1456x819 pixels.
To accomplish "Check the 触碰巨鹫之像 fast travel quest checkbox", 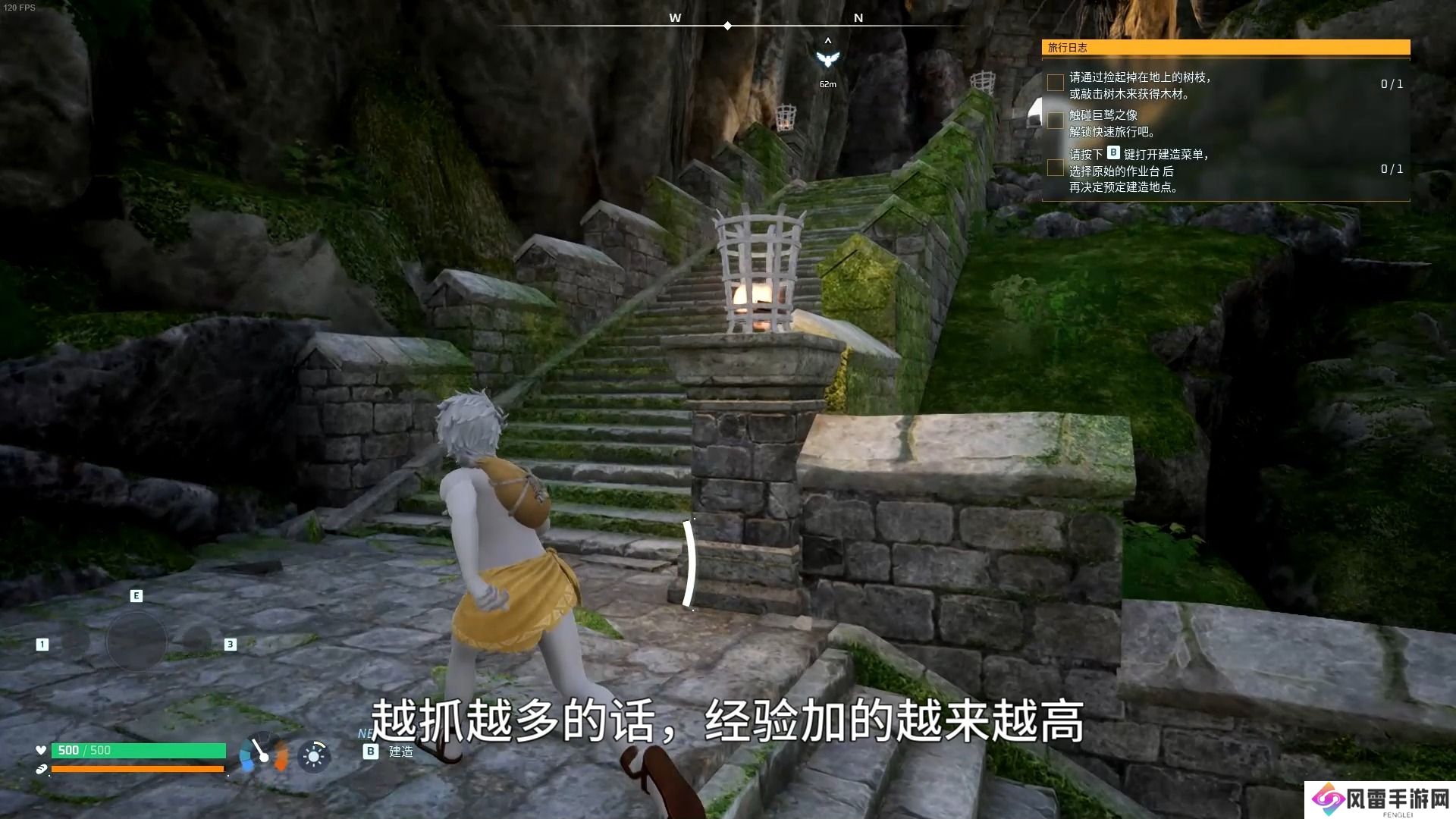I will 1055,121.
